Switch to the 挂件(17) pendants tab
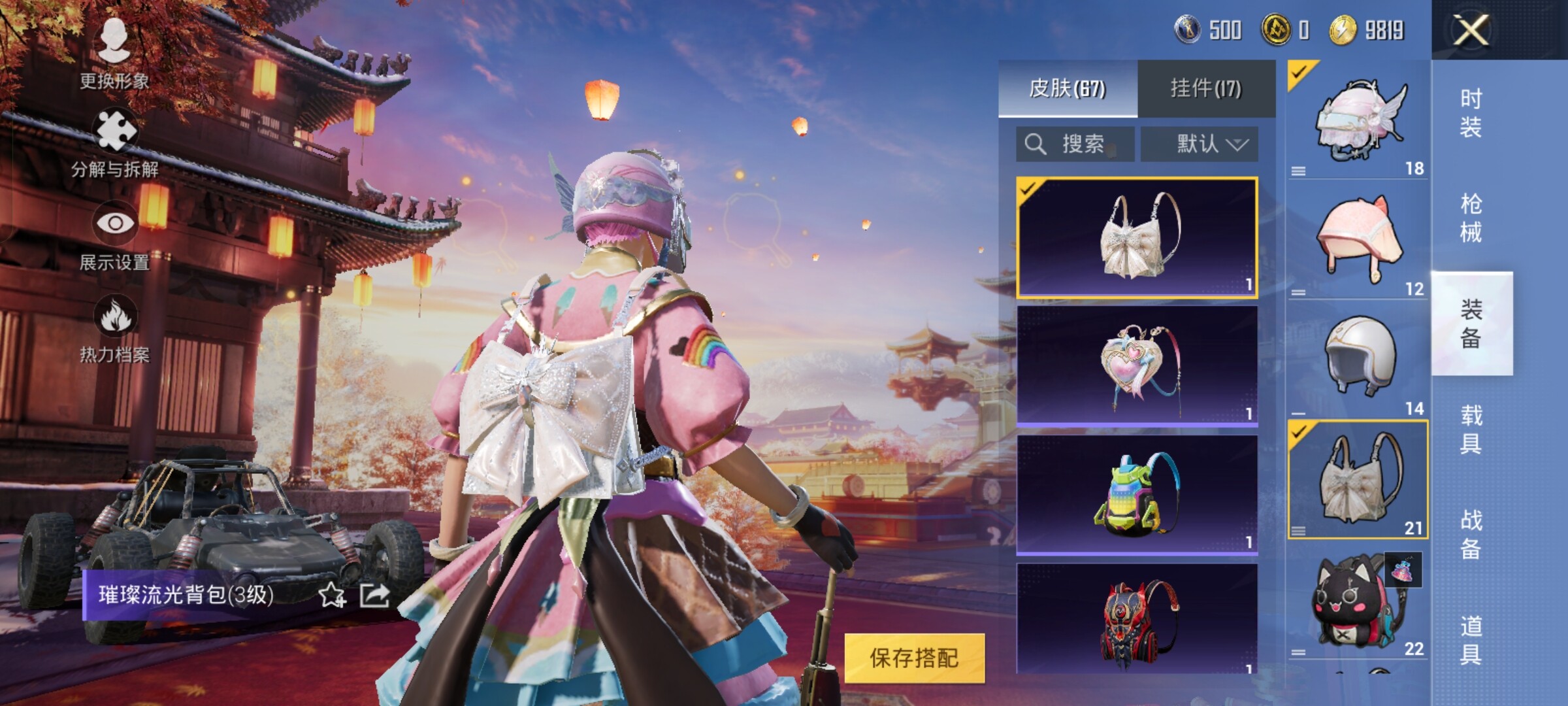Viewport: 1568px width, 706px height. [x=1205, y=89]
